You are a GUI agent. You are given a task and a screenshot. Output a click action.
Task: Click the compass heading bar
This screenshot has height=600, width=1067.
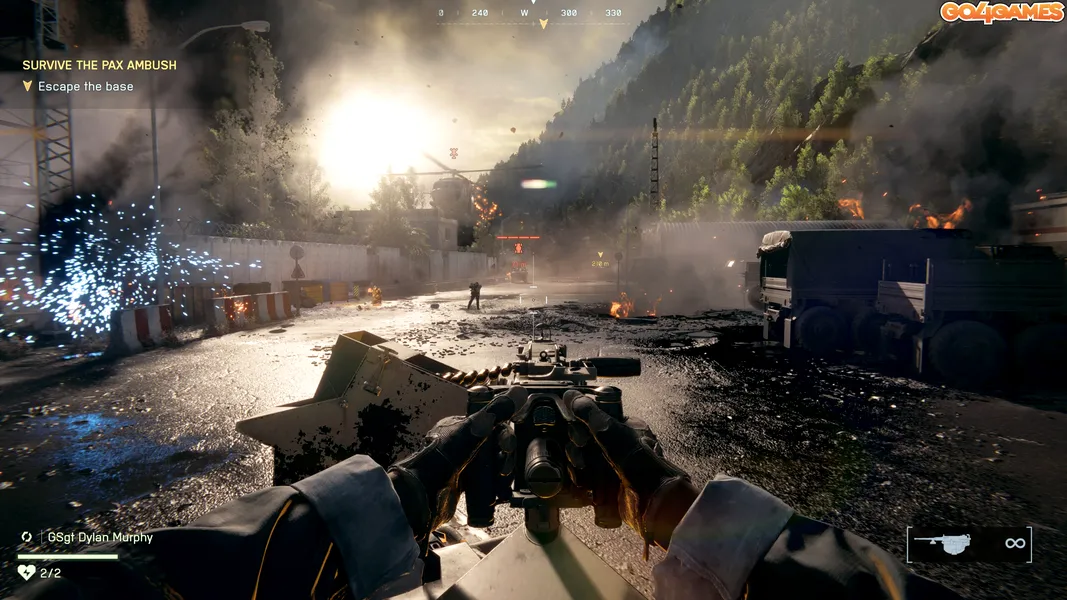pos(530,14)
